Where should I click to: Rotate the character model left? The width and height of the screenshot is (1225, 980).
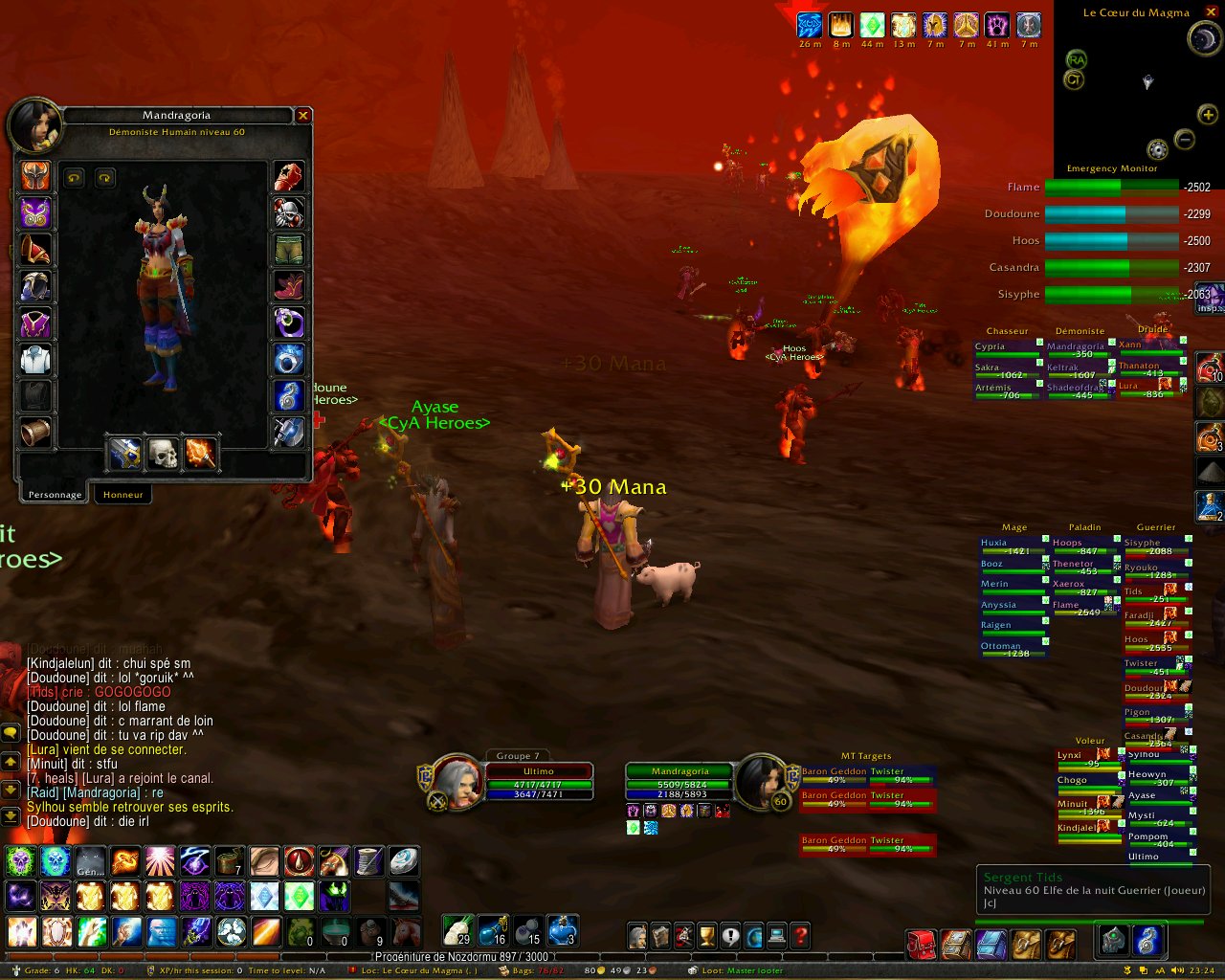pos(74,178)
